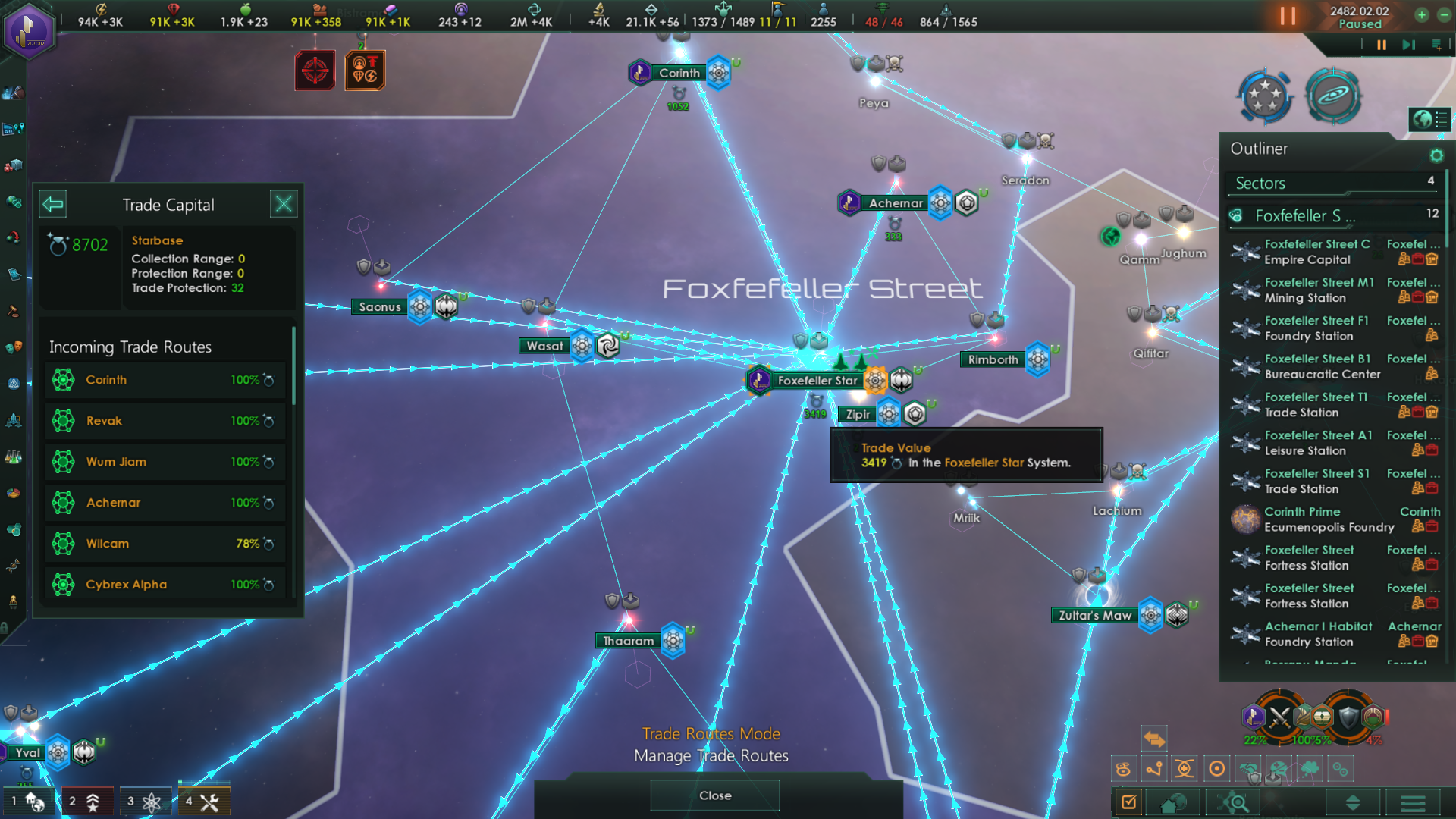Open the technology screen via atom icon
This screenshot has height=819, width=1456.
[x=145, y=801]
